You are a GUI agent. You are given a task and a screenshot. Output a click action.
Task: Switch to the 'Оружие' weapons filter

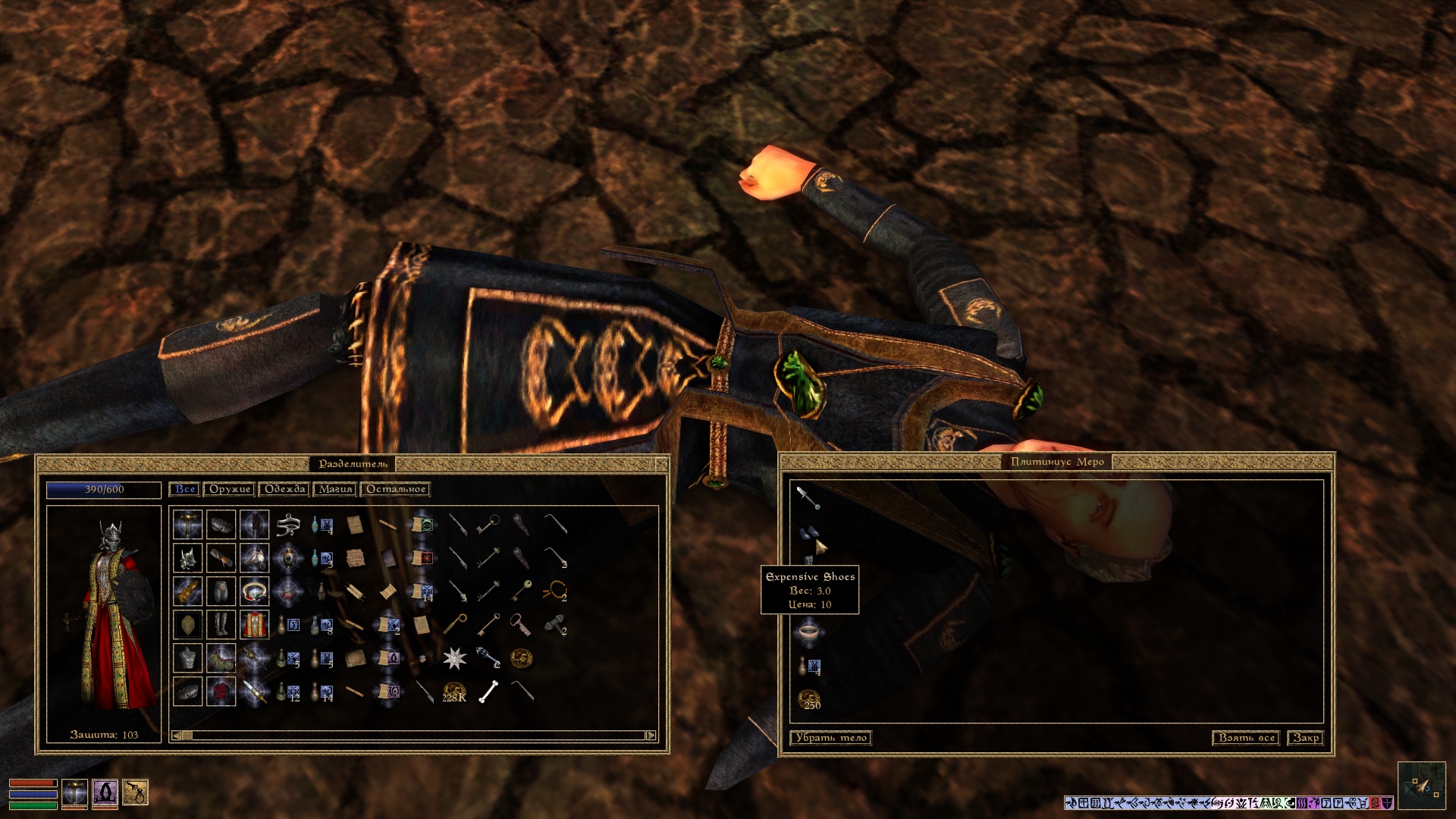[x=229, y=490]
